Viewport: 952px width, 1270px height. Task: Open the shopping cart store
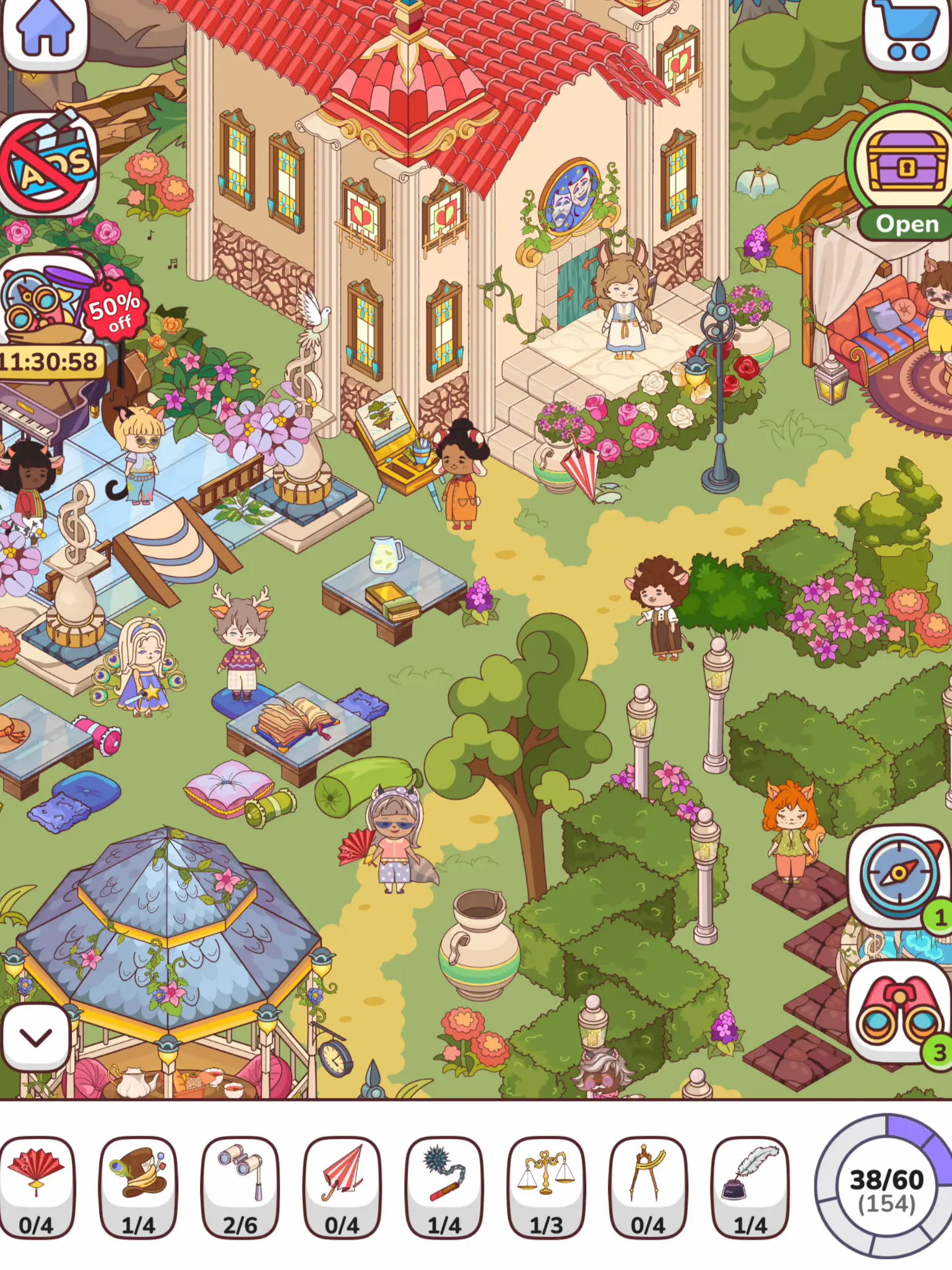pos(907,34)
